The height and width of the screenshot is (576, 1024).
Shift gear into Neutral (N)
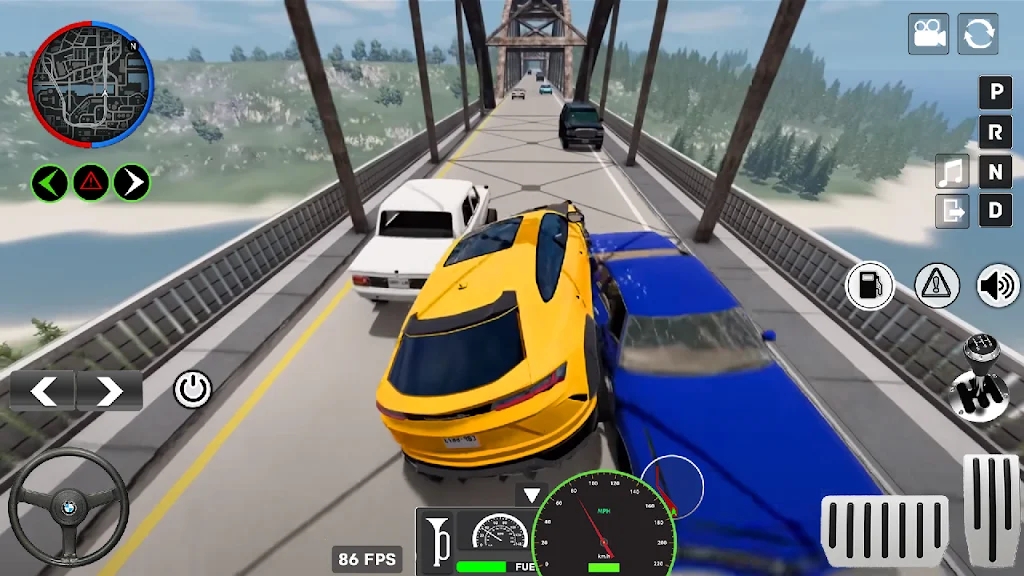995,171
